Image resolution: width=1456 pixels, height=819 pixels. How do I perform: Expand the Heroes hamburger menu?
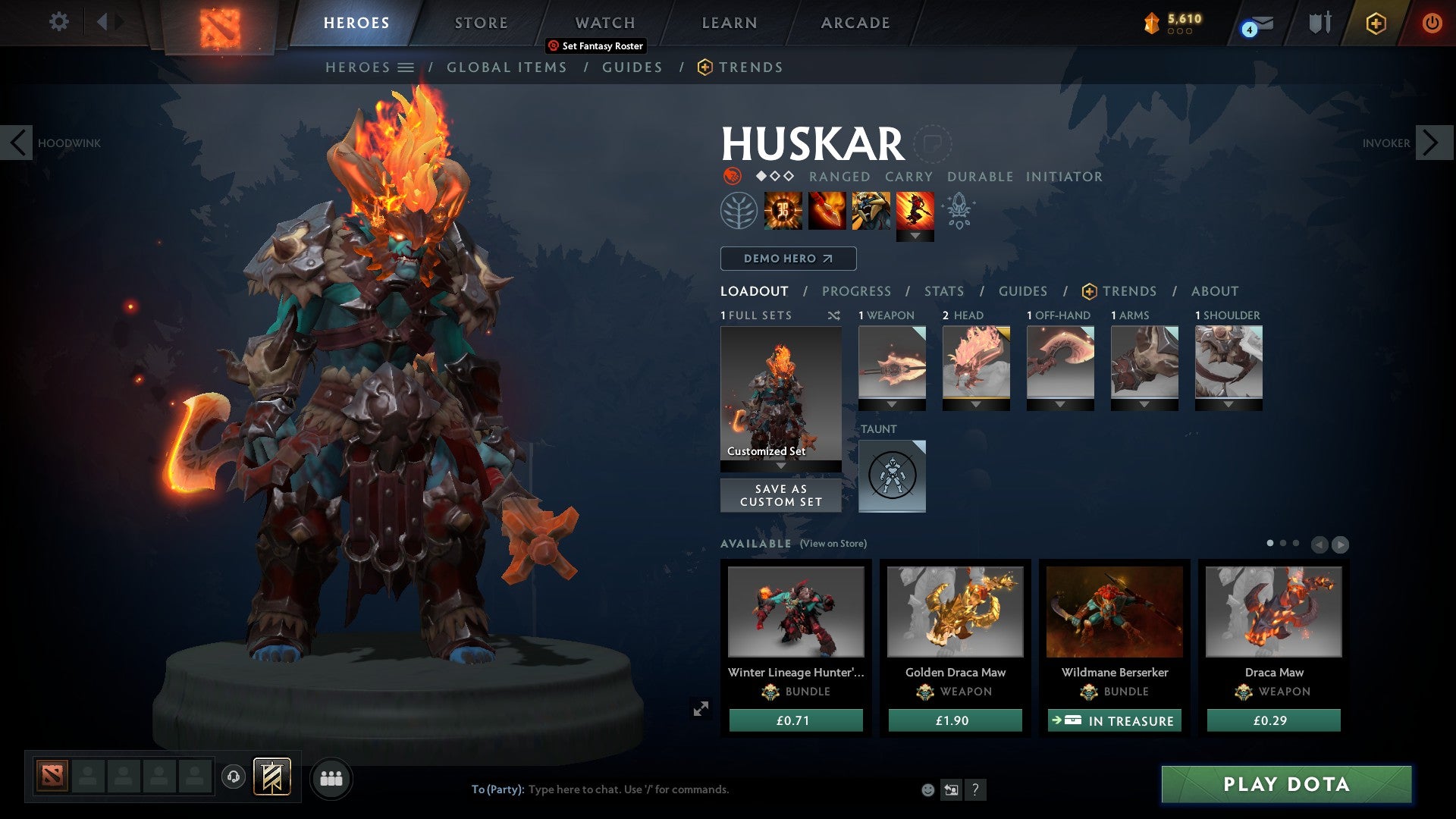click(x=406, y=67)
